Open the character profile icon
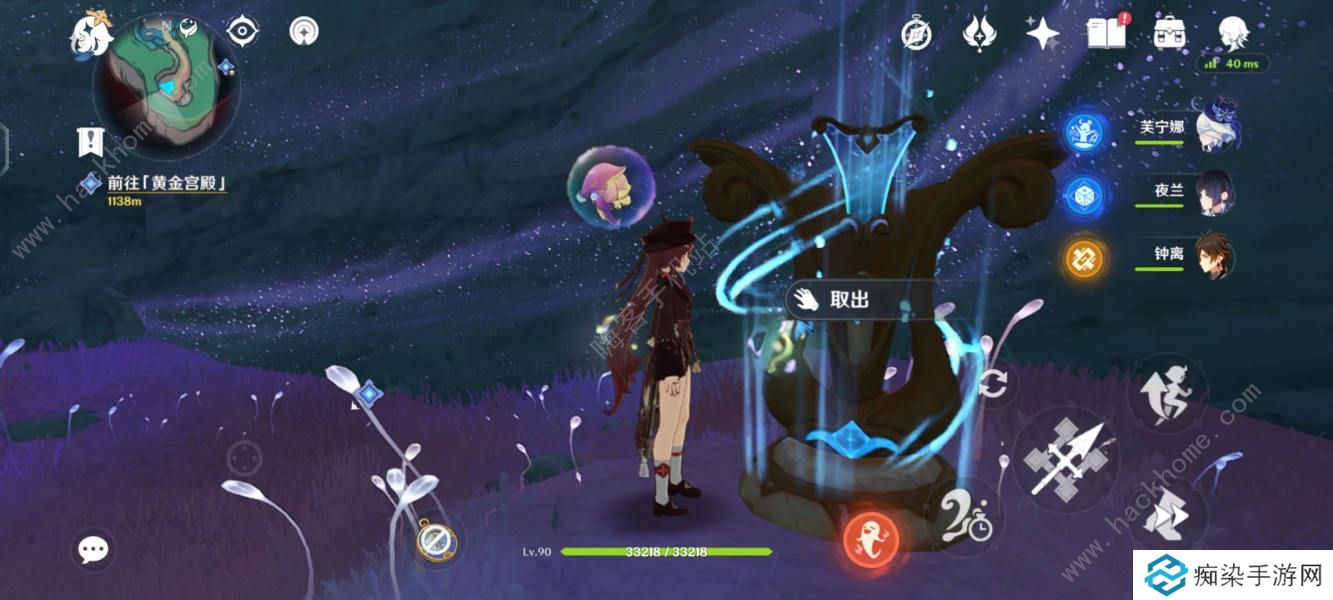This screenshot has width=1333, height=600. pyautogui.click(x=1232, y=34)
